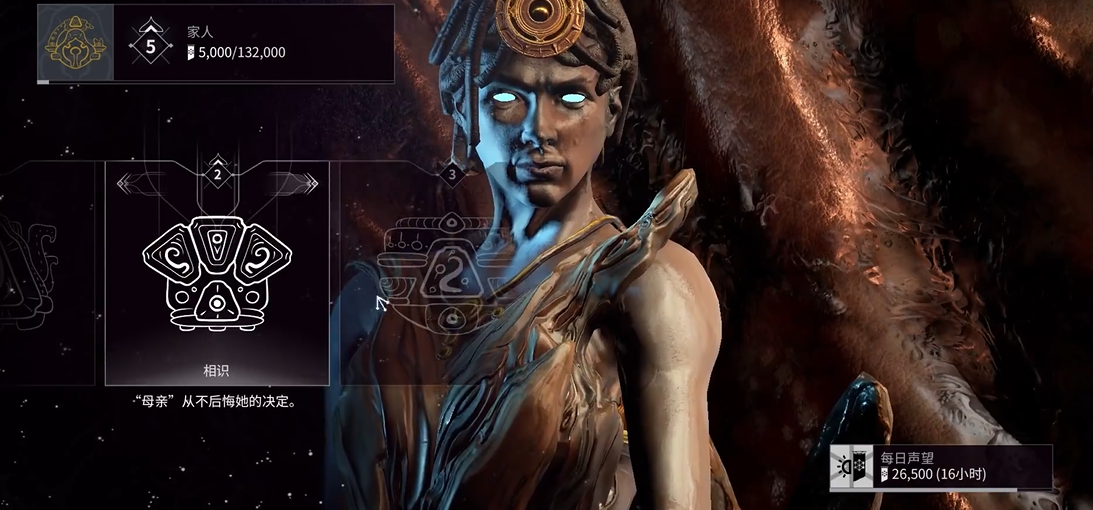This screenshot has width=1093, height=510.
Task: Open the "家人" rank 5 standing panel
Action: coord(254,43)
